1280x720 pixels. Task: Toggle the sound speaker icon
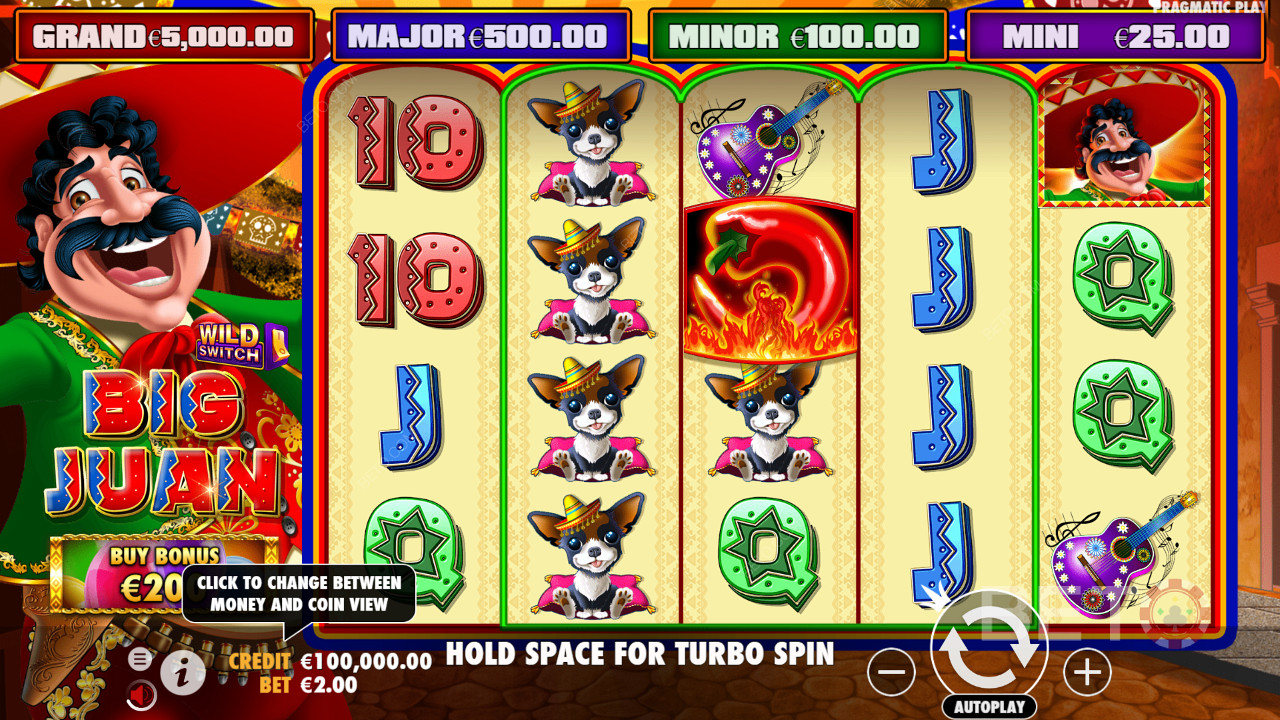pos(141,693)
